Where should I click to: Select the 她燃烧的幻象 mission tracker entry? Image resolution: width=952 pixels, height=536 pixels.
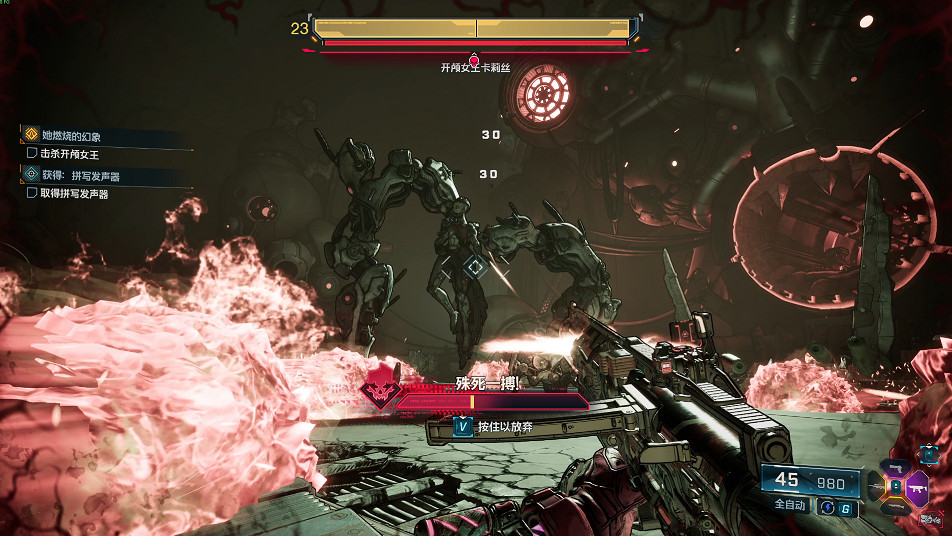(x=70, y=136)
